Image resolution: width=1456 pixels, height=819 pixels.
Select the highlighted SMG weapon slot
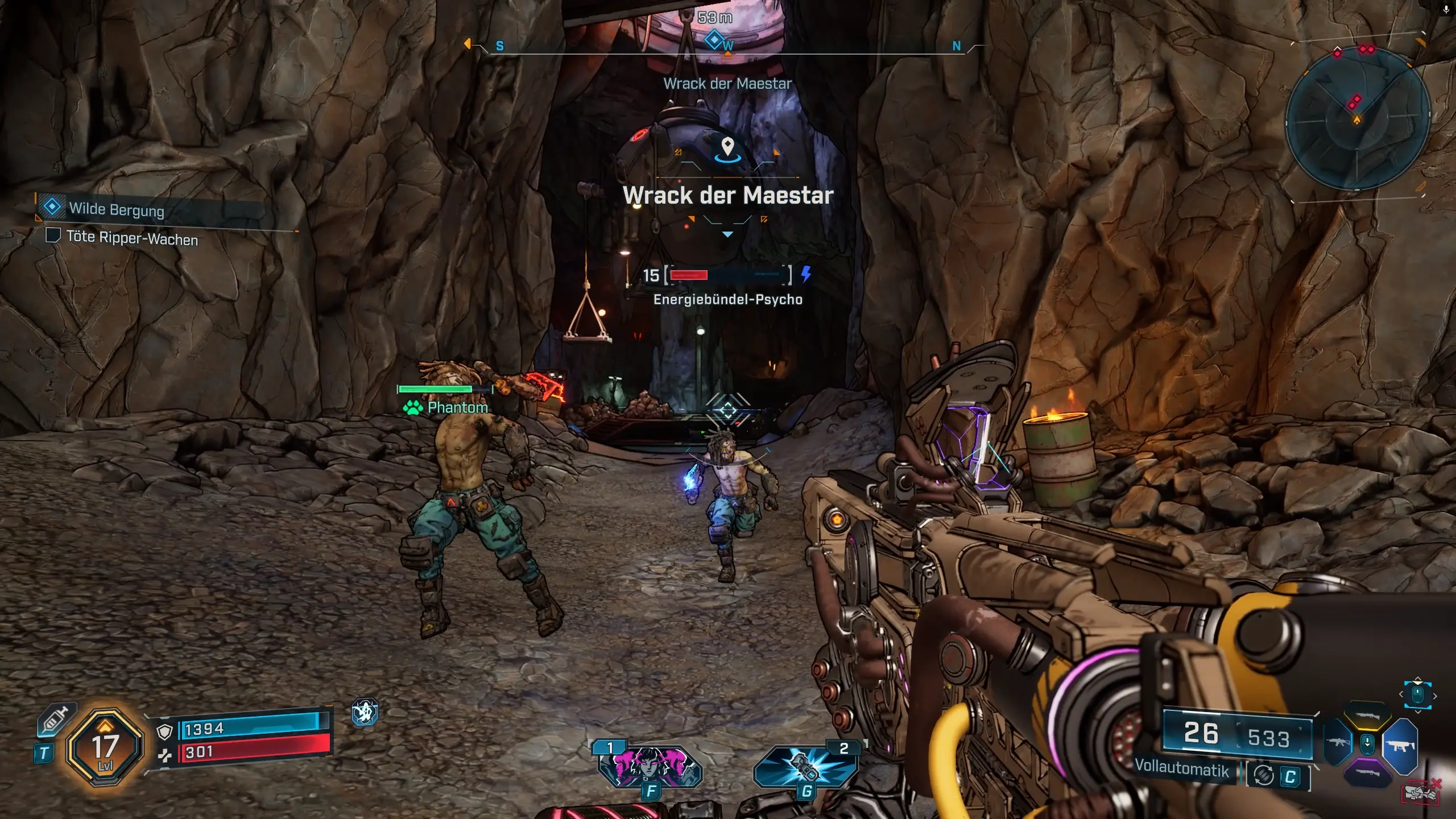[1400, 746]
